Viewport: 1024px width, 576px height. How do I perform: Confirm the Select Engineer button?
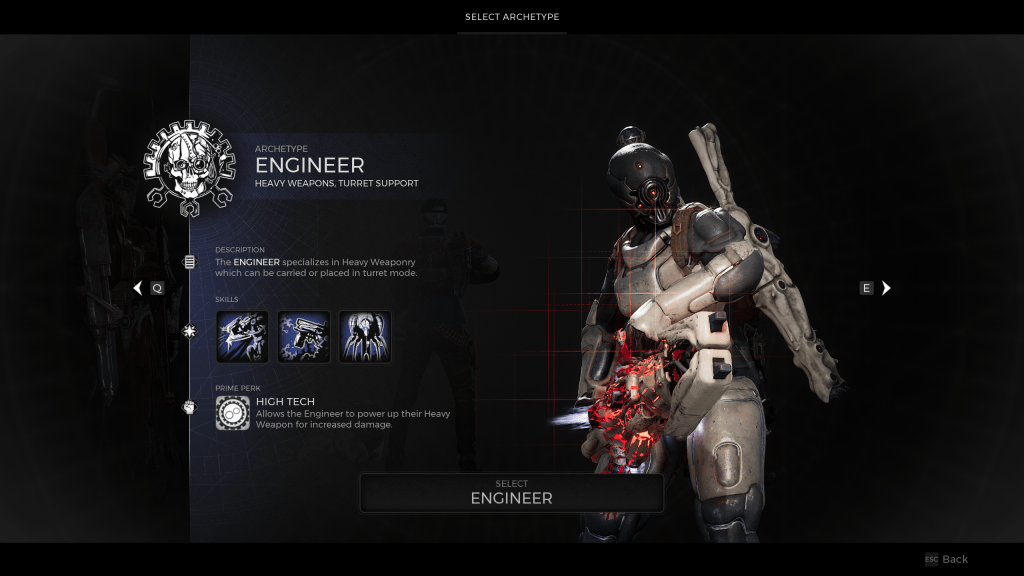(511, 492)
